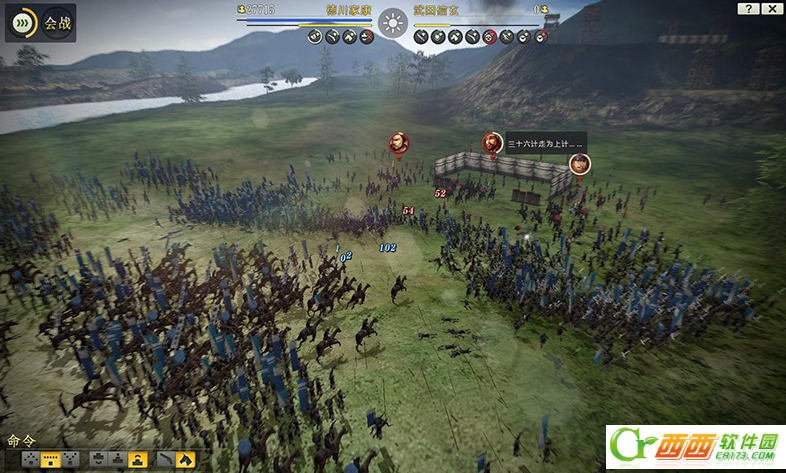Click the 会战 battle button
The width and height of the screenshot is (786, 473).
tap(40, 22)
